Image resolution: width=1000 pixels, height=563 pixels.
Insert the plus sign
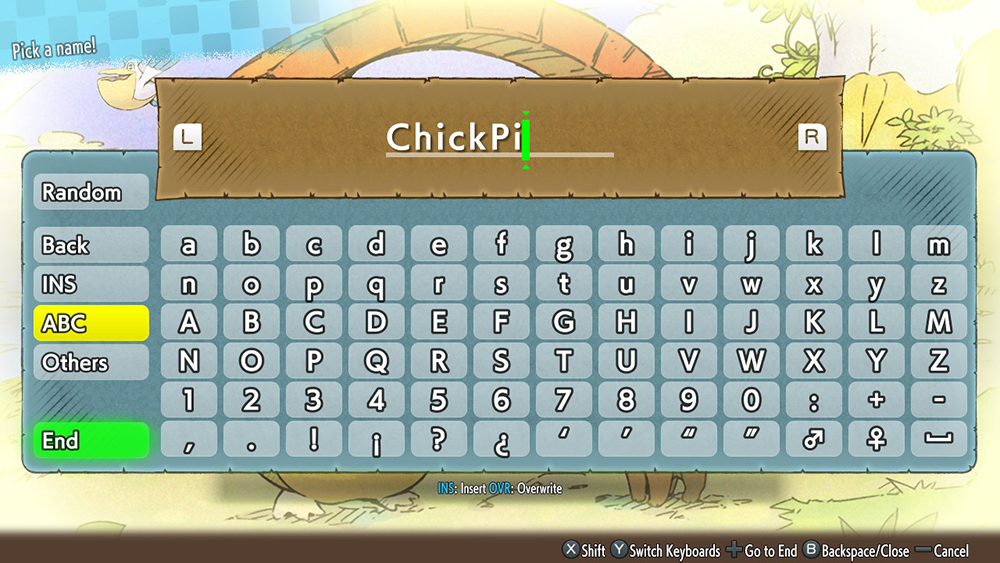[x=876, y=401]
